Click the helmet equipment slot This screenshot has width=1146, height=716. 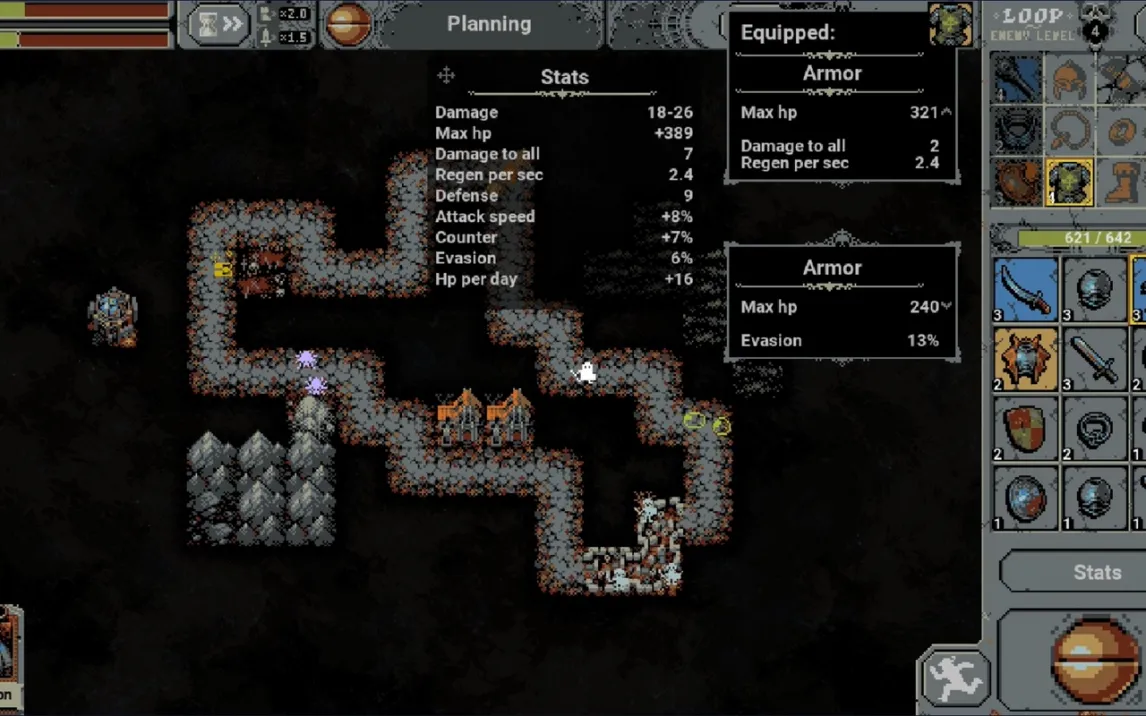[x=1069, y=78]
